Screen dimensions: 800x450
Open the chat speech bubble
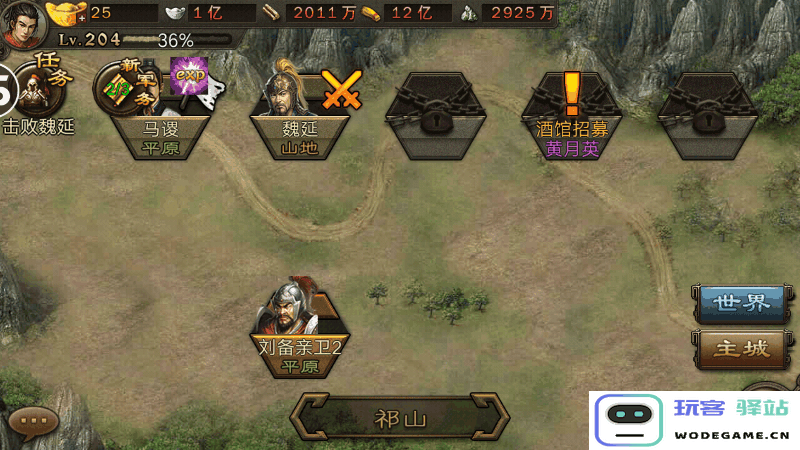point(34,422)
